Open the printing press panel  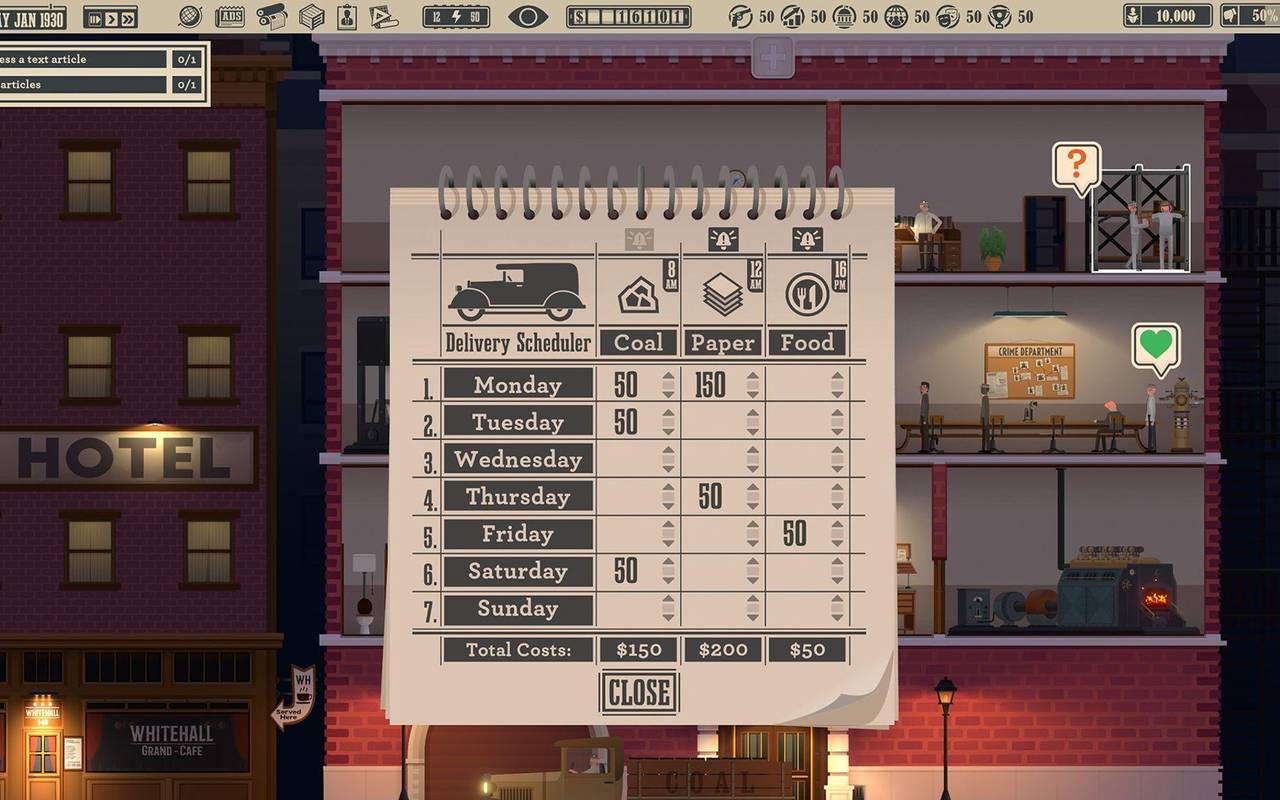point(272,16)
